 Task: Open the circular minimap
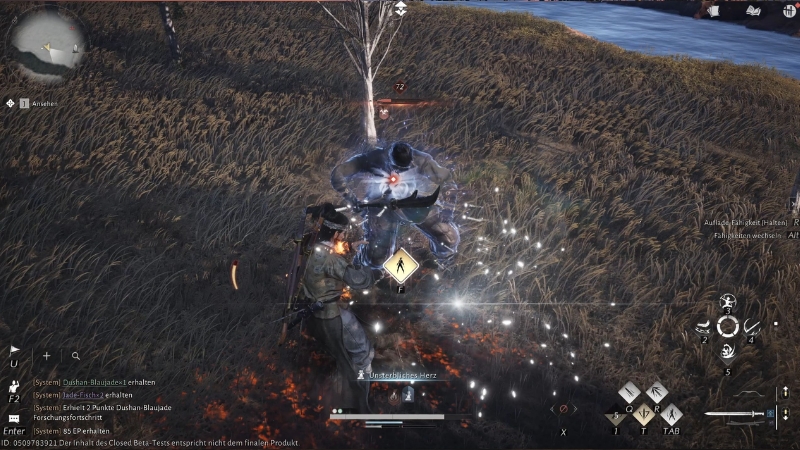click(46, 45)
